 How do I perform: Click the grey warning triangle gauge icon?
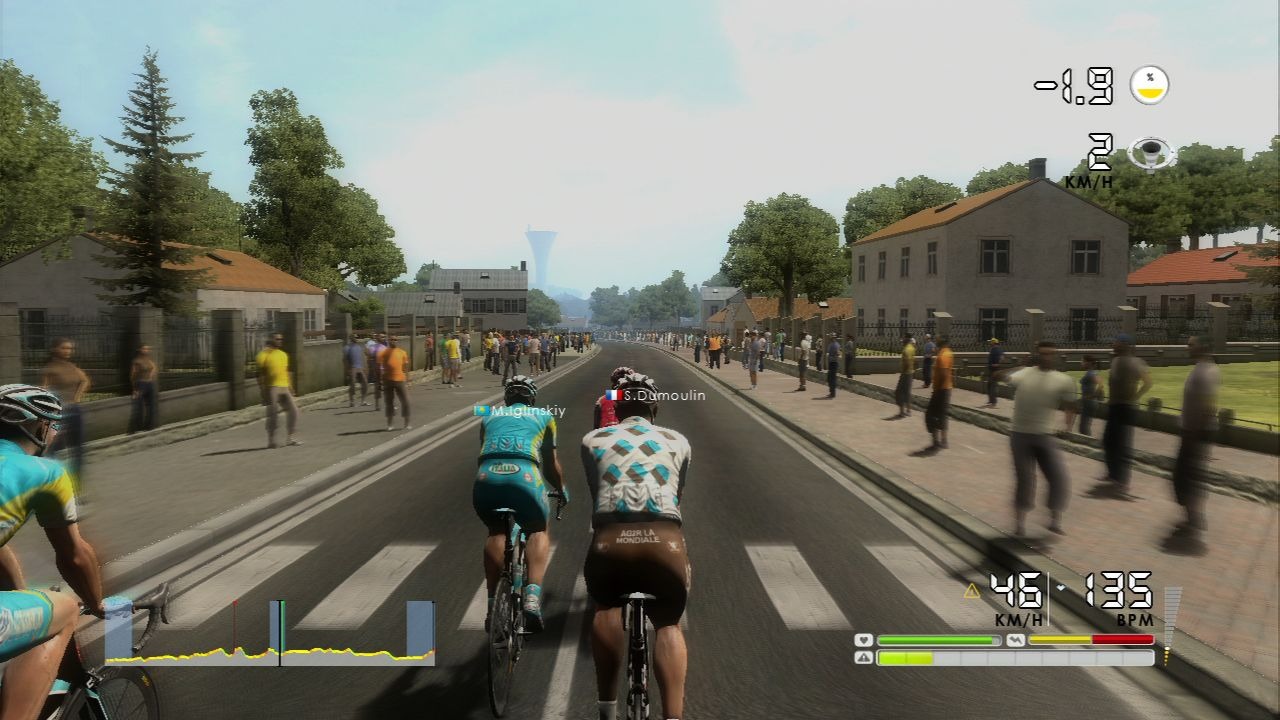(x=864, y=657)
